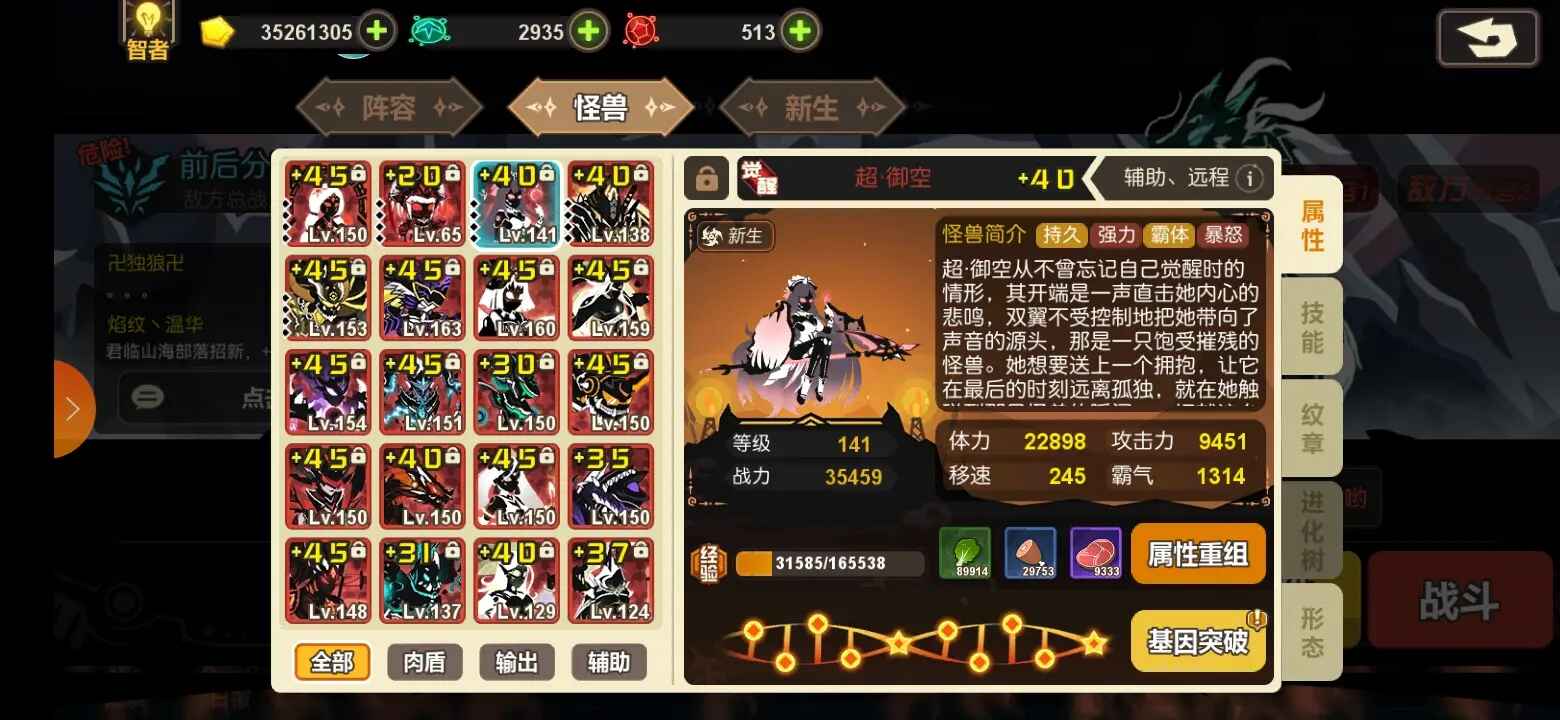Tap the return arrow in the top-right corner
Viewport: 1560px width, 720px height.
click(1488, 38)
